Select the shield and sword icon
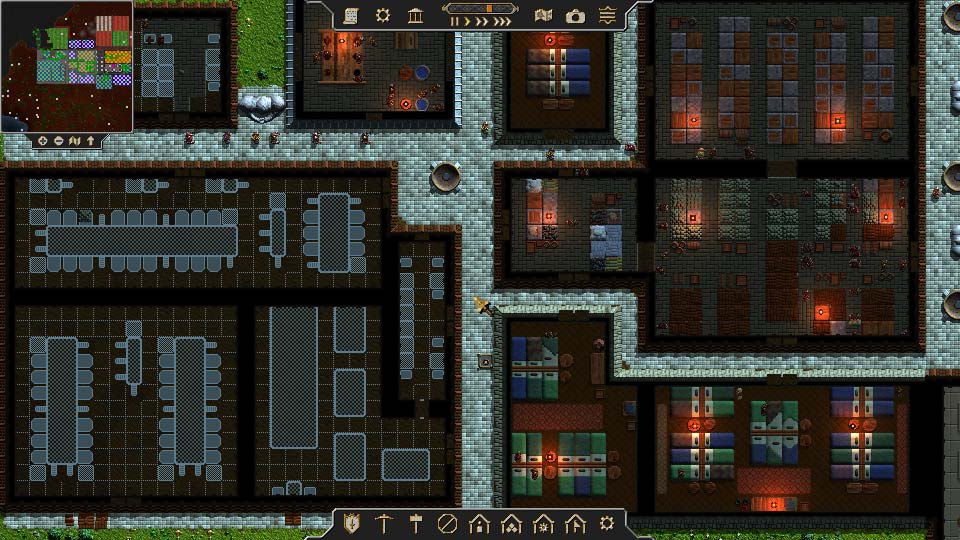960x540 pixels. [351, 523]
